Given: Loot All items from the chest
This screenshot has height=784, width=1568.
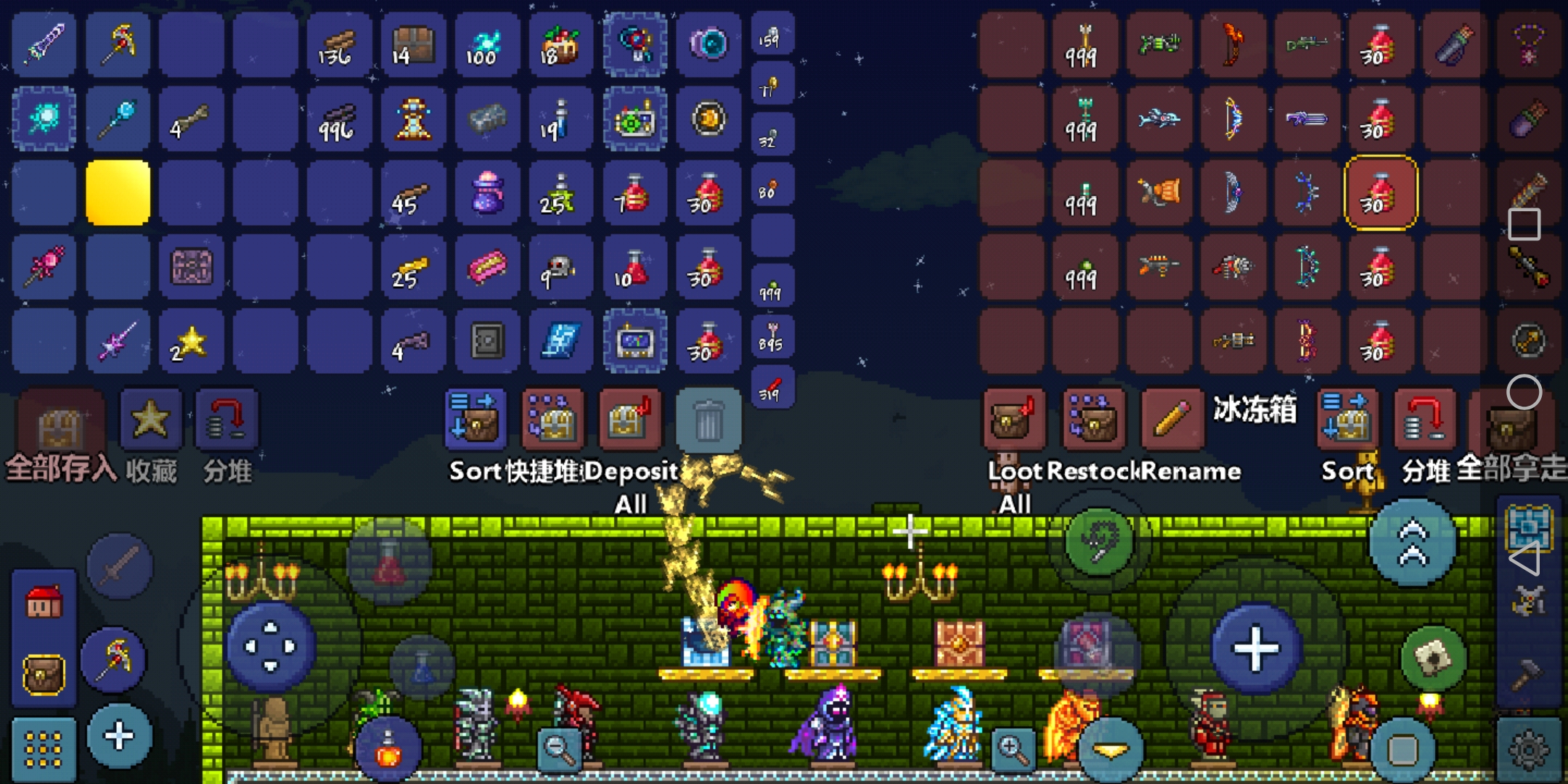Looking at the screenshot, I should click(x=1014, y=419).
